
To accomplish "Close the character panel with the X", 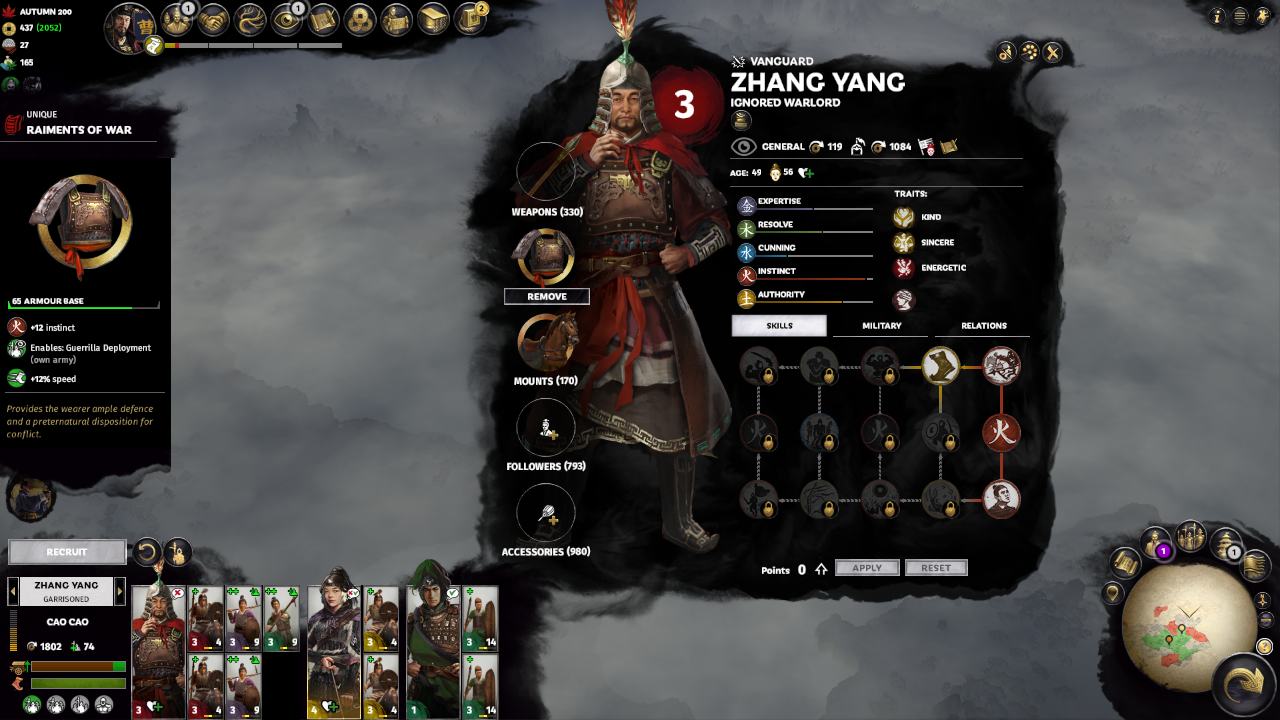I will coord(1052,53).
